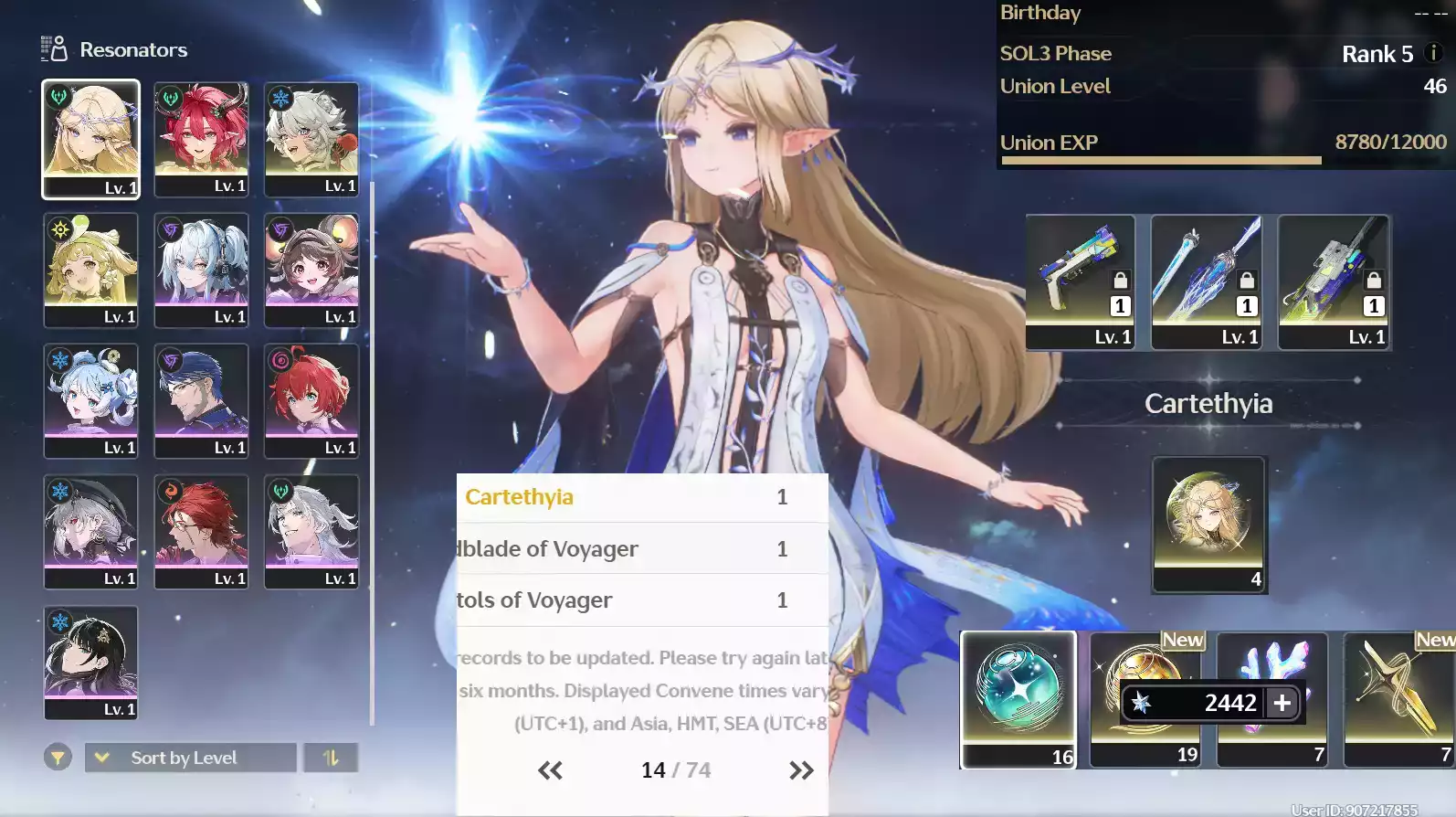Select the locked green broadblade weapon slot

click(x=1334, y=281)
